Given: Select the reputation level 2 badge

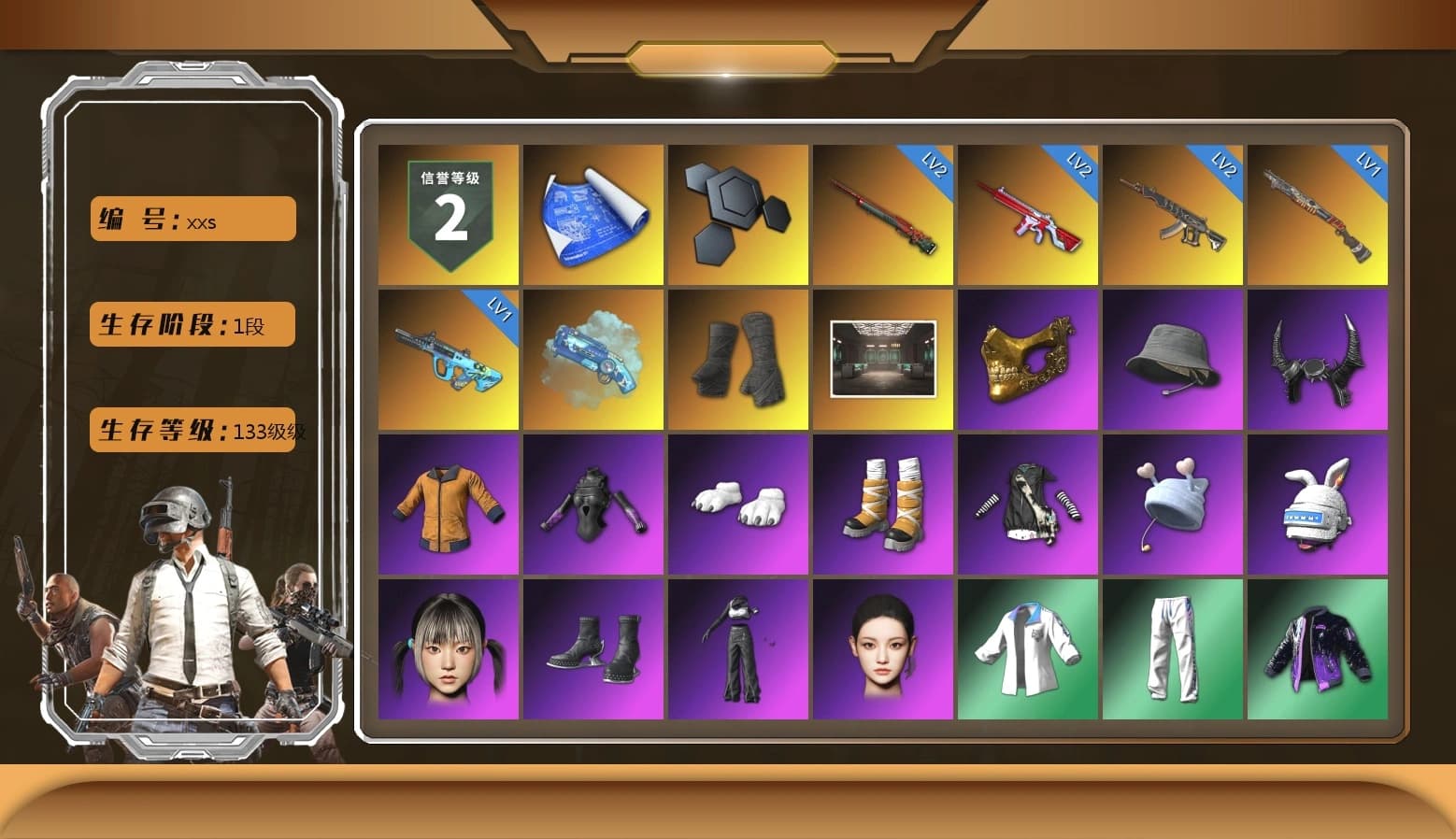Looking at the screenshot, I should [x=447, y=215].
